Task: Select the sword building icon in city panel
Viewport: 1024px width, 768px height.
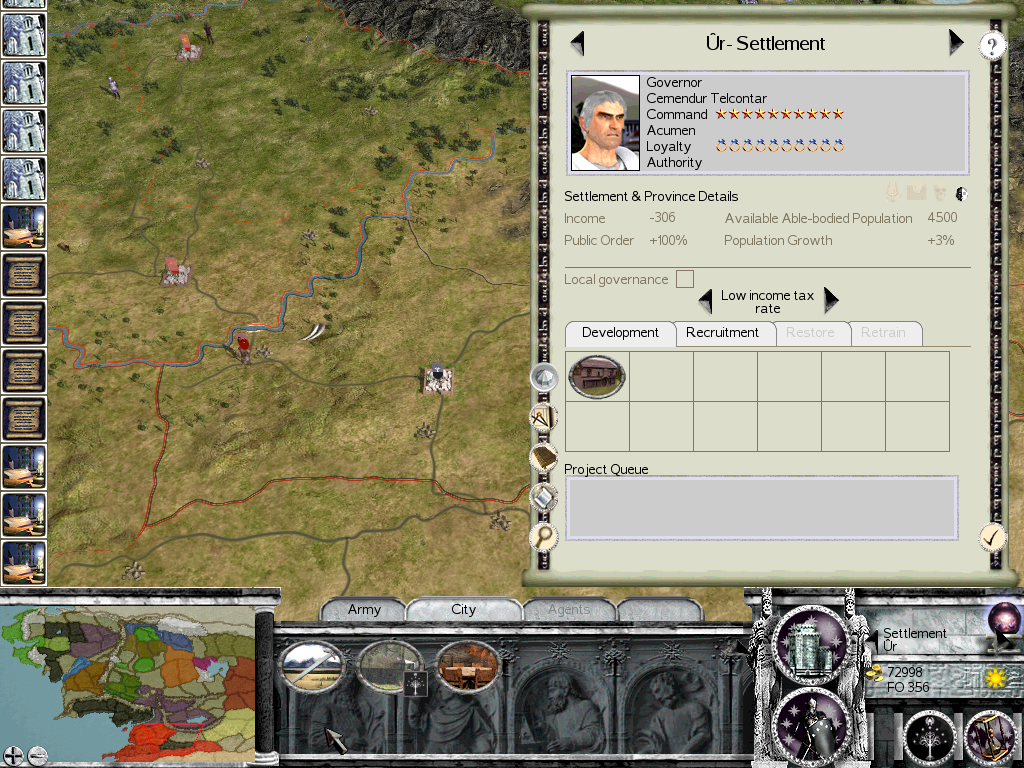Action: pyautogui.click(x=311, y=666)
